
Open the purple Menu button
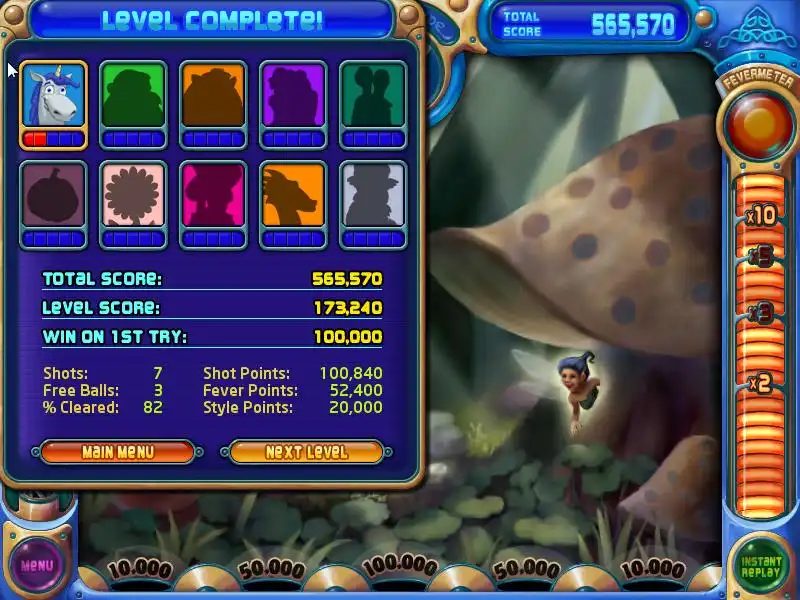36,565
